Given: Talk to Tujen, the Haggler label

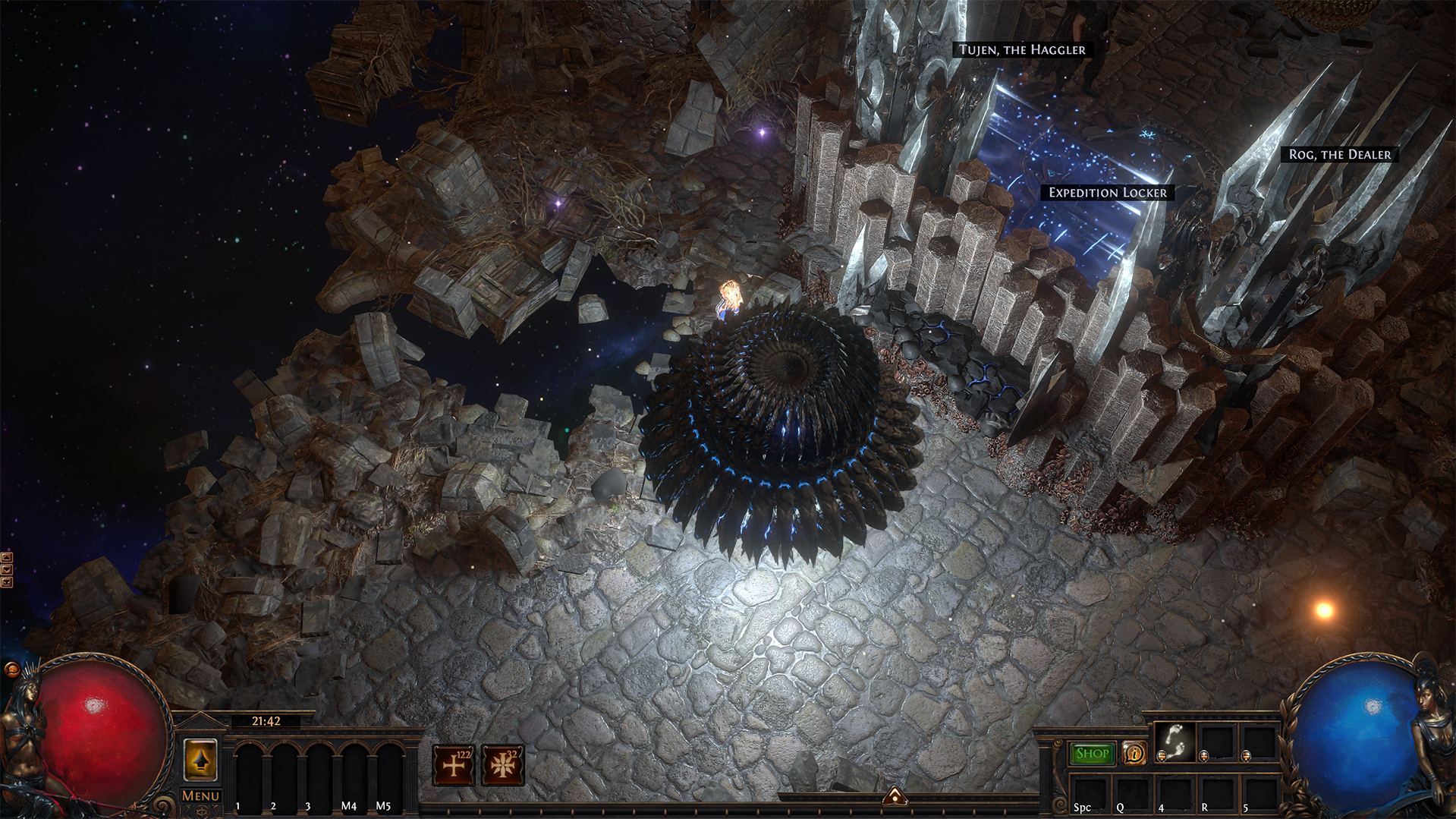Looking at the screenshot, I should coord(1021,50).
